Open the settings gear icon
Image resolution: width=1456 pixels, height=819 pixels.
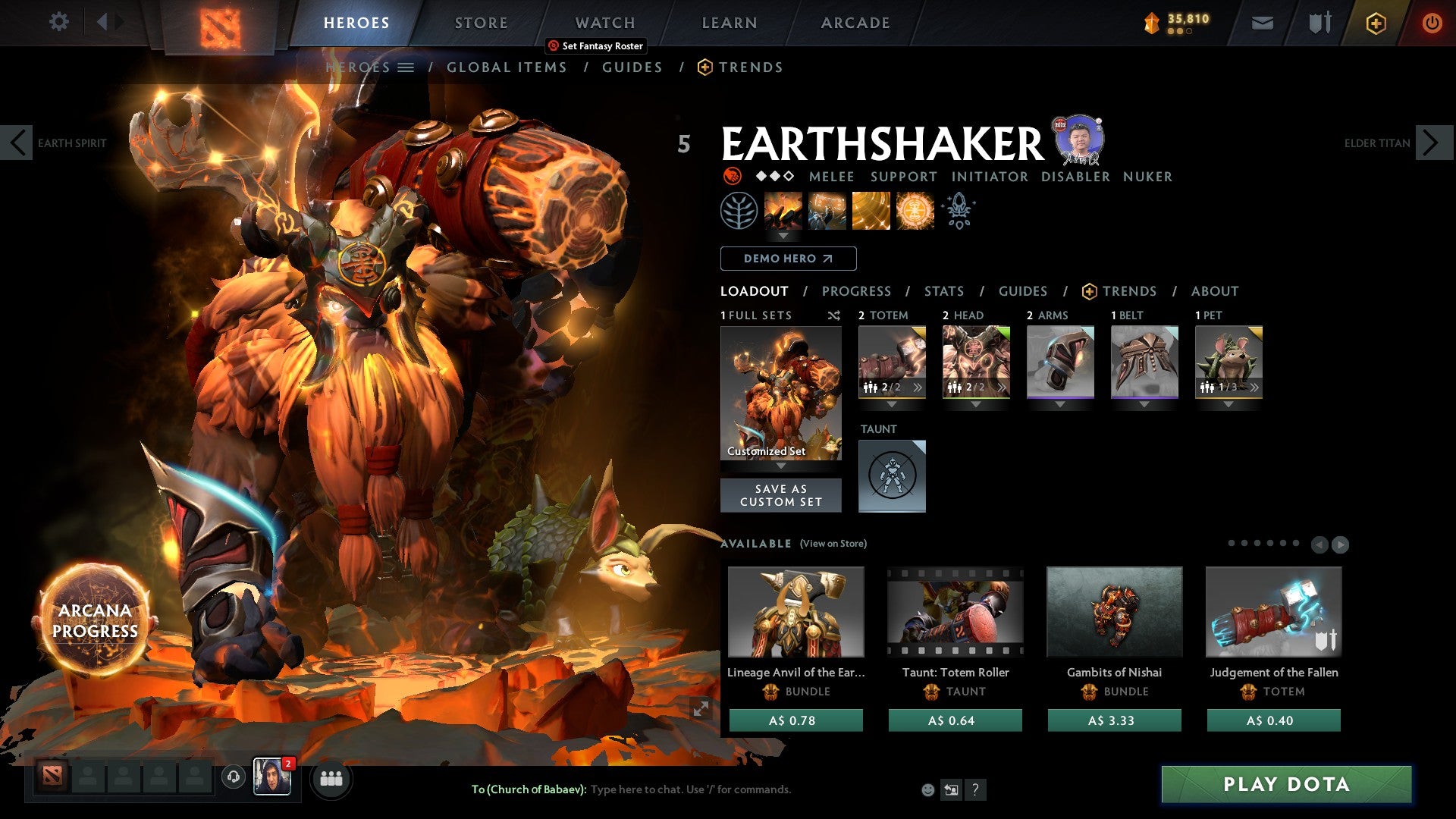coord(58,22)
